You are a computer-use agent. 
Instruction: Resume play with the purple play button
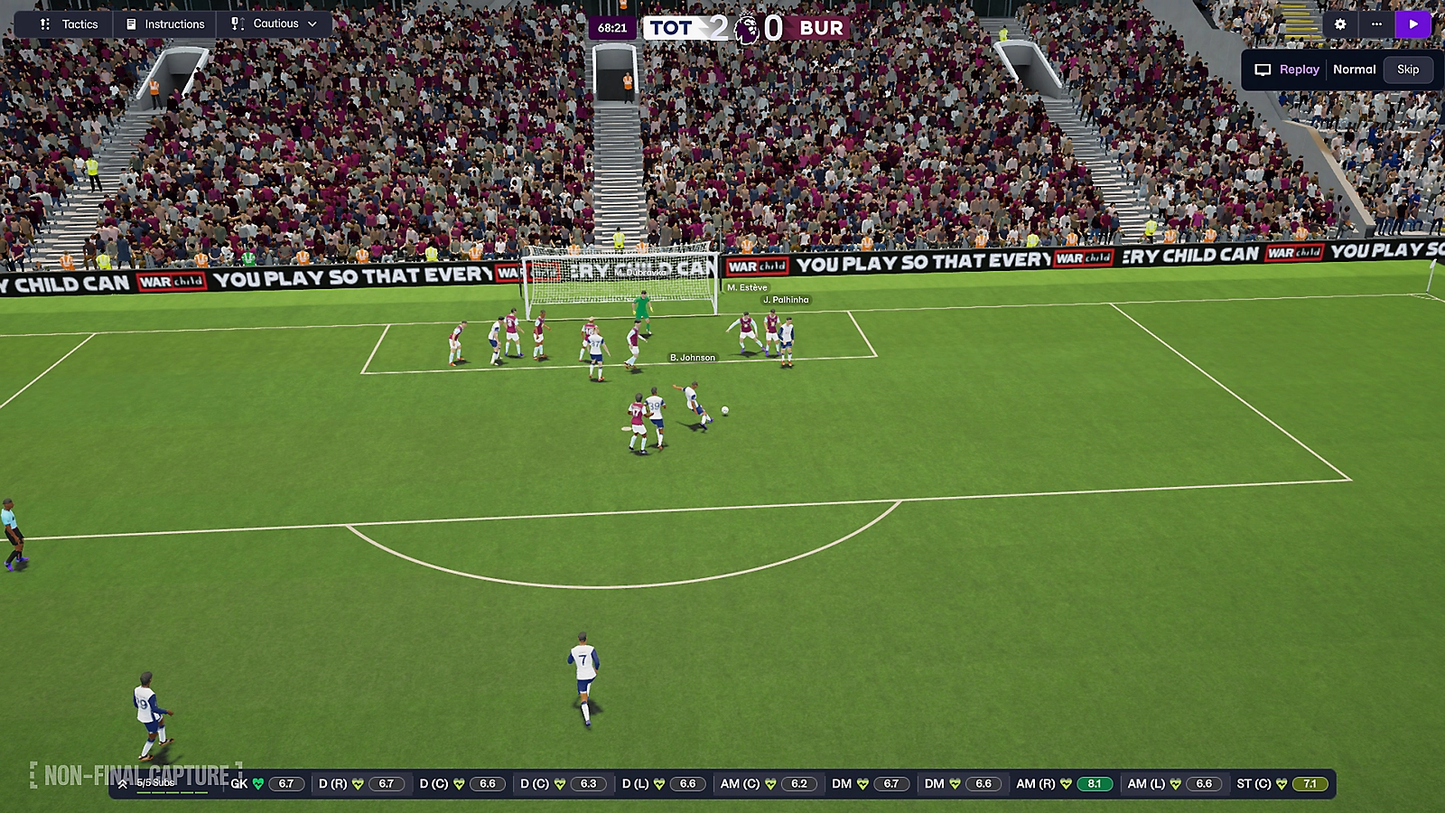pos(1413,23)
